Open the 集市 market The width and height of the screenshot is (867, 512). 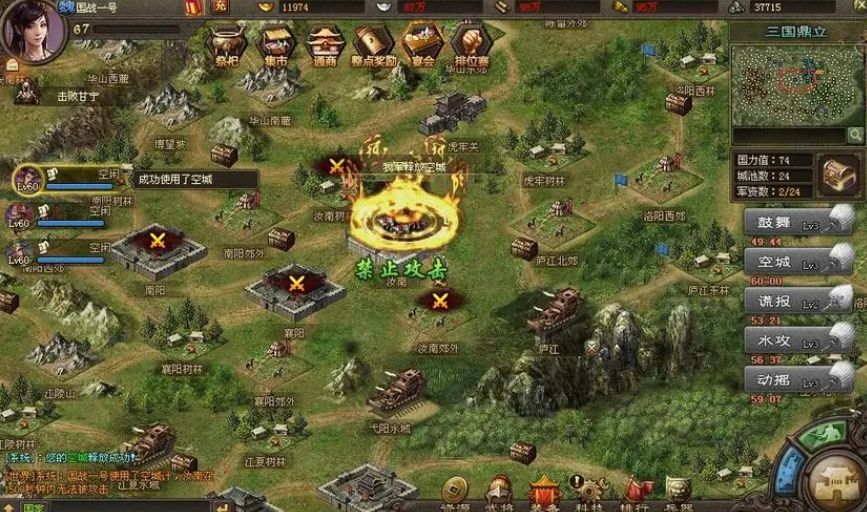(x=276, y=44)
